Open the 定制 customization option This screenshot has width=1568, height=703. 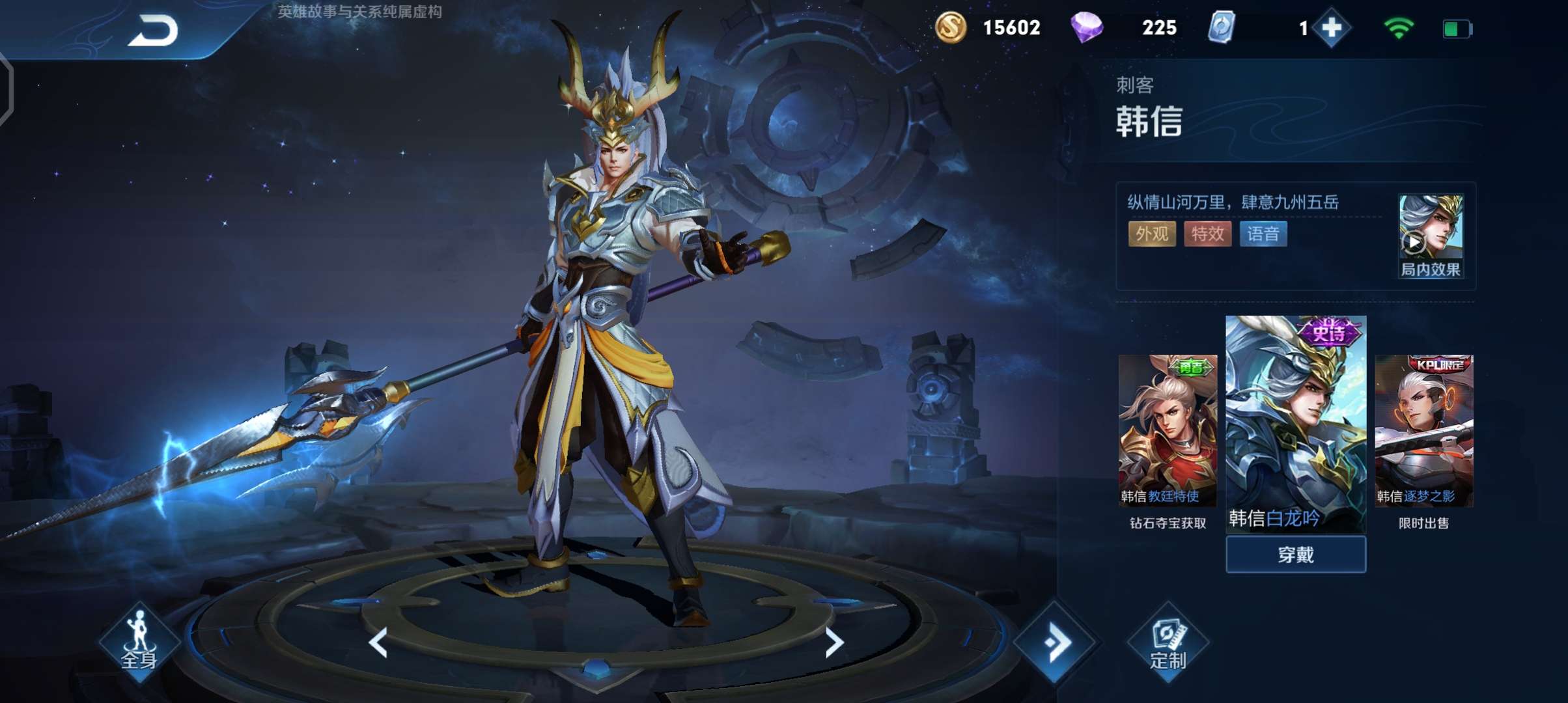click(x=1168, y=644)
